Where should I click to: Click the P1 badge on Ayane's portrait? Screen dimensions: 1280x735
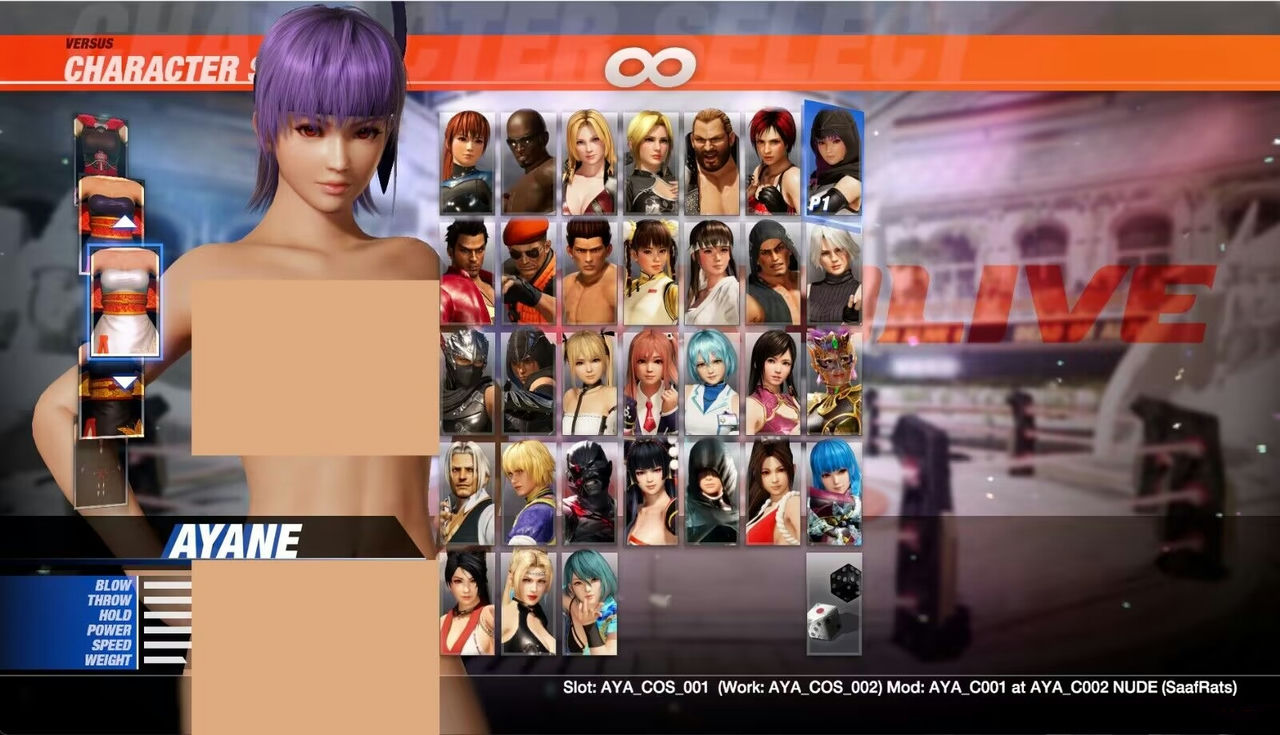[x=820, y=200]
